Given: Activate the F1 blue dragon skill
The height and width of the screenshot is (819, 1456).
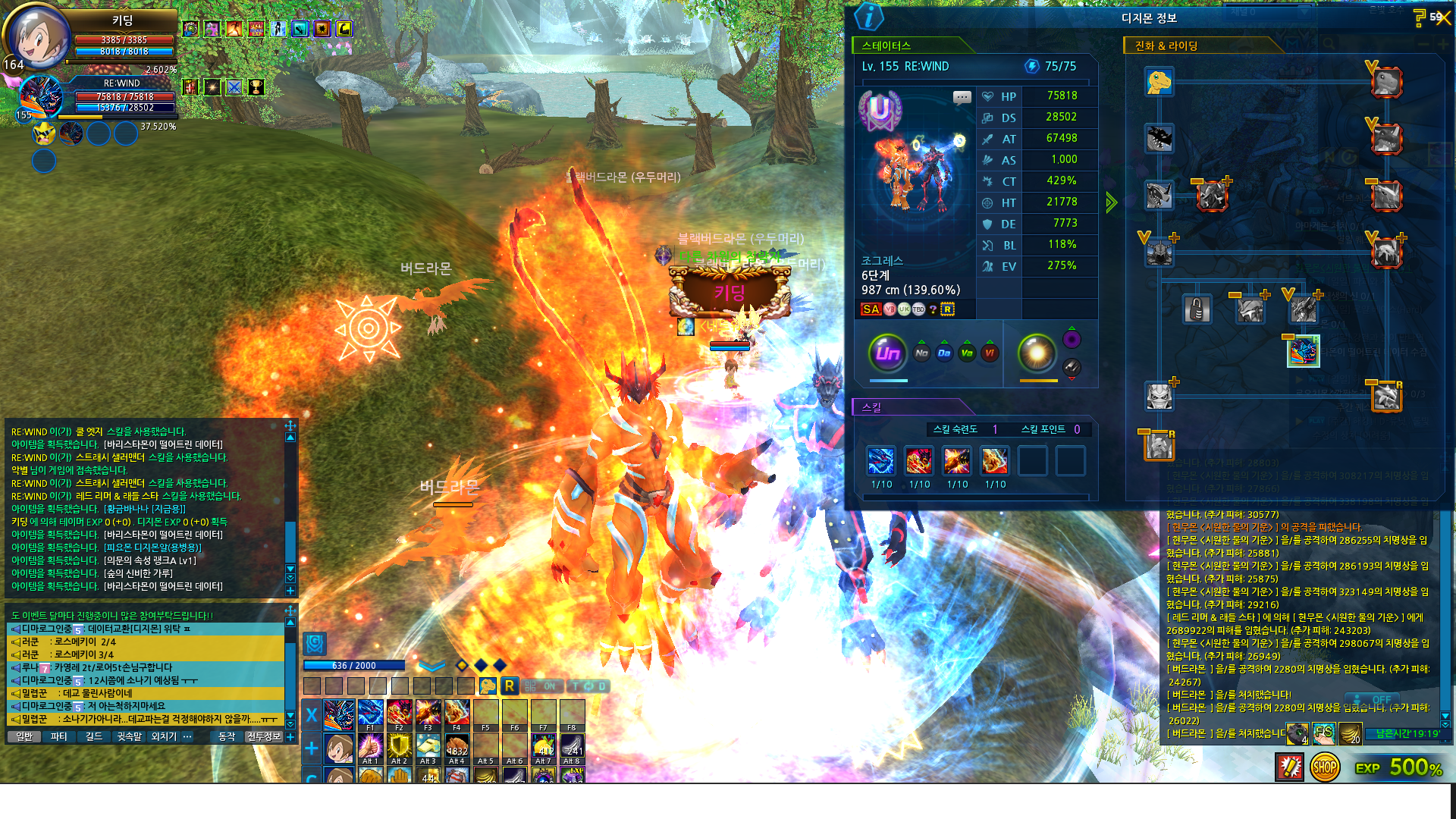Looking at the screenshot, I should (370, 714).
